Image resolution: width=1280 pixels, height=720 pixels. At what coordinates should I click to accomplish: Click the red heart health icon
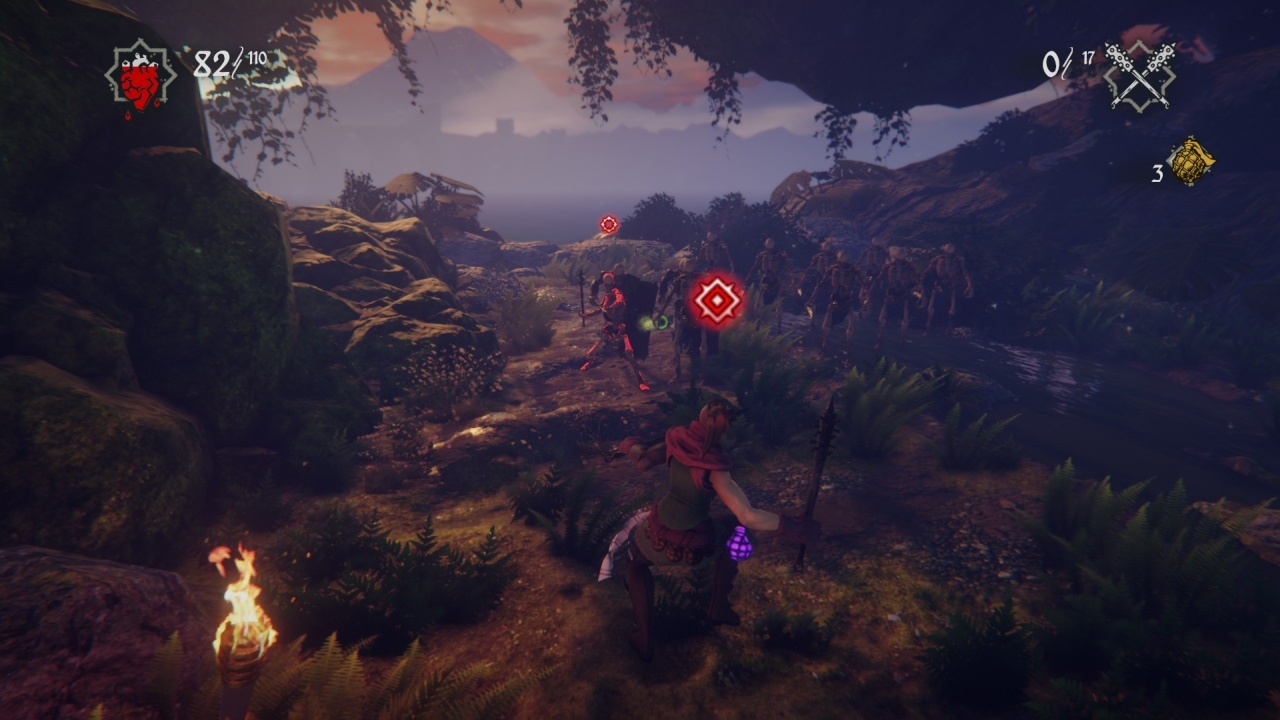coord(140,76)
